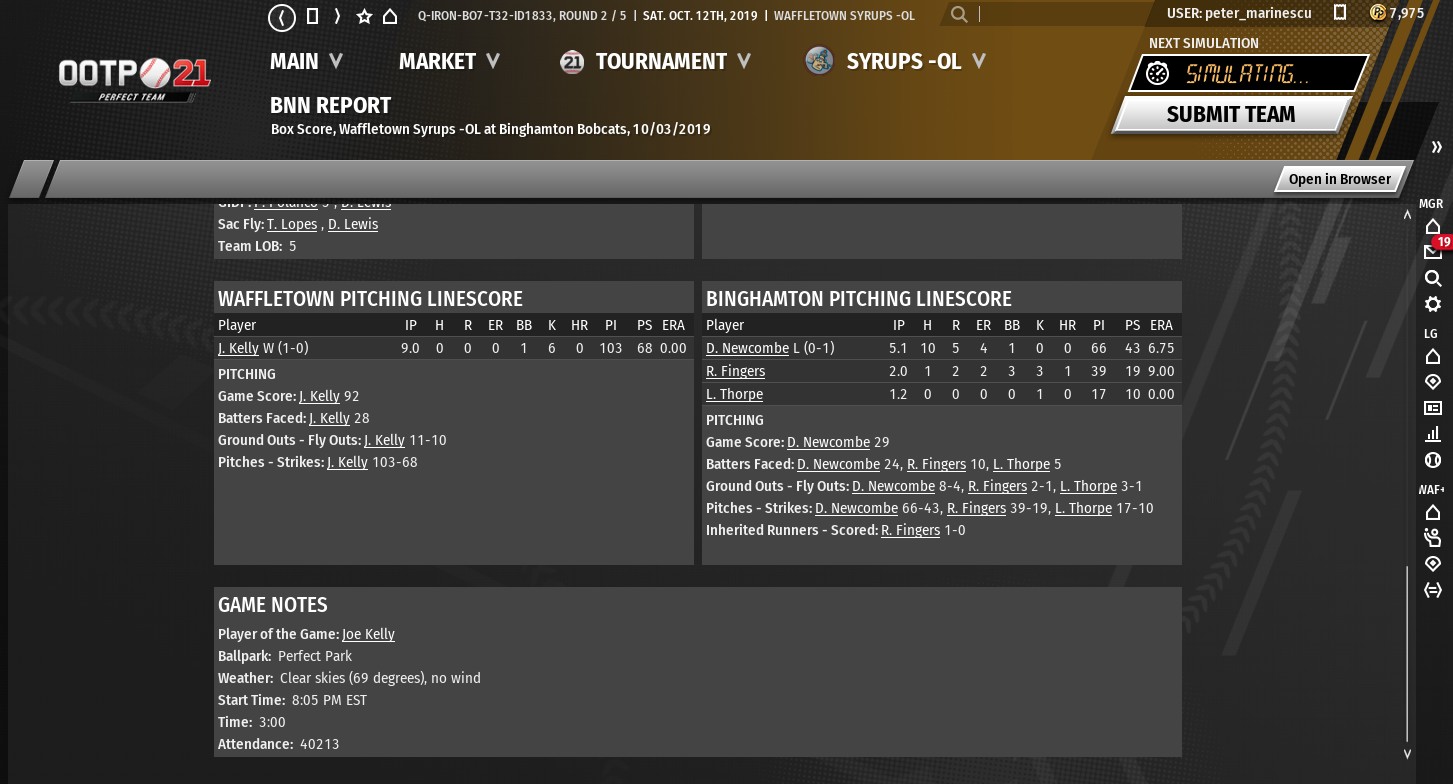
Task: Open box score in browser
Action: (1339, 179)
